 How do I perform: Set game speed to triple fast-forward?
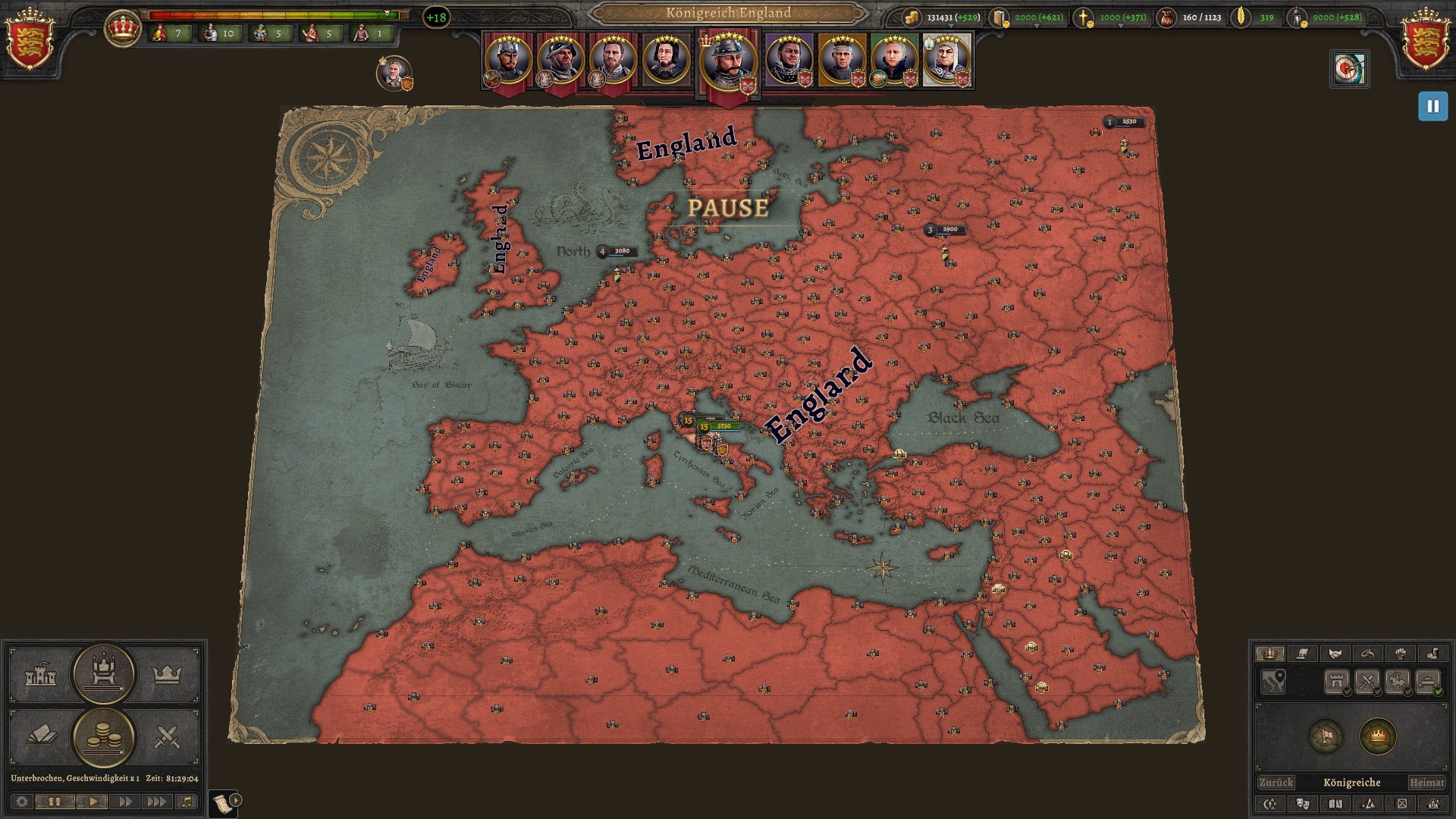[x=156, y=802]
